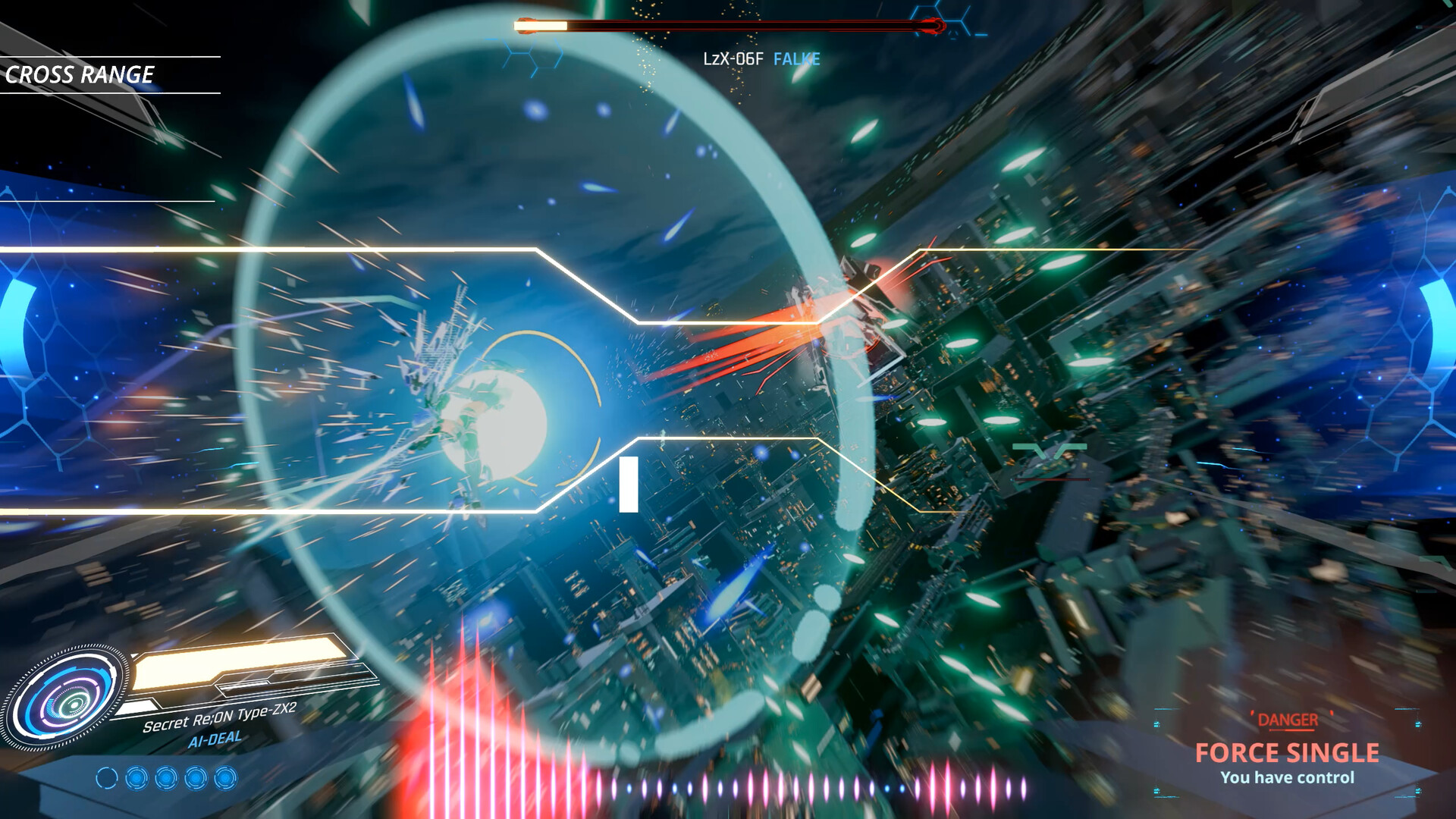
Task: Click the You have control message
Action: pyautogui.click(x=1289, y=777)
